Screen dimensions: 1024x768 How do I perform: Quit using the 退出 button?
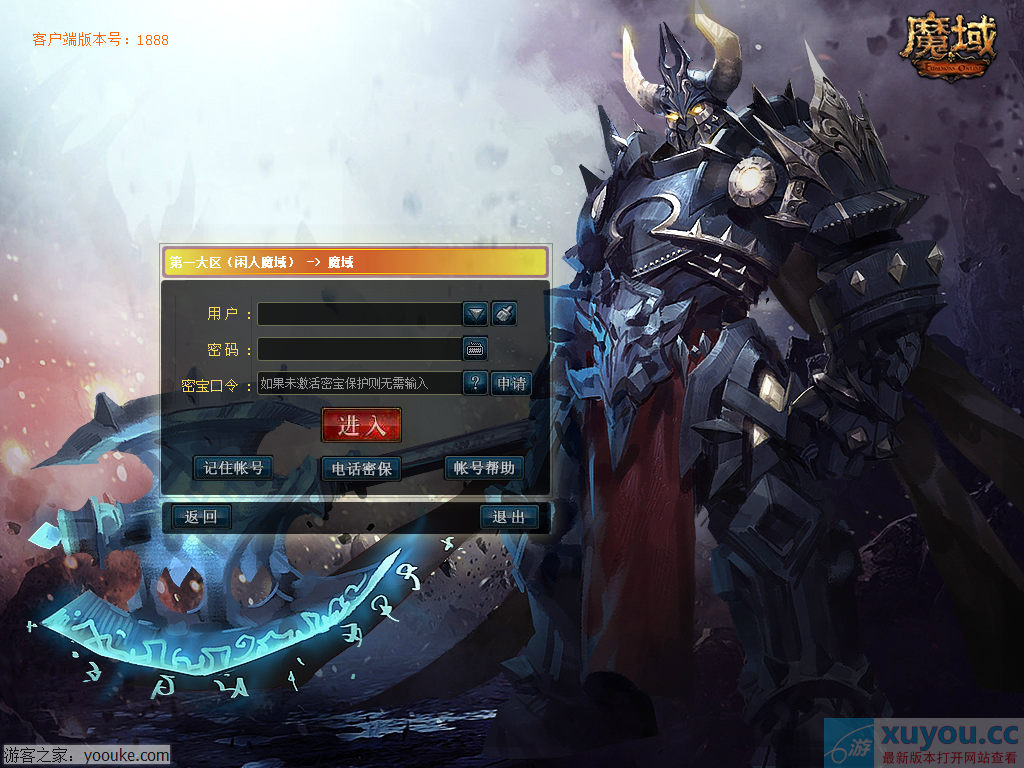click(x=509, y=517)
